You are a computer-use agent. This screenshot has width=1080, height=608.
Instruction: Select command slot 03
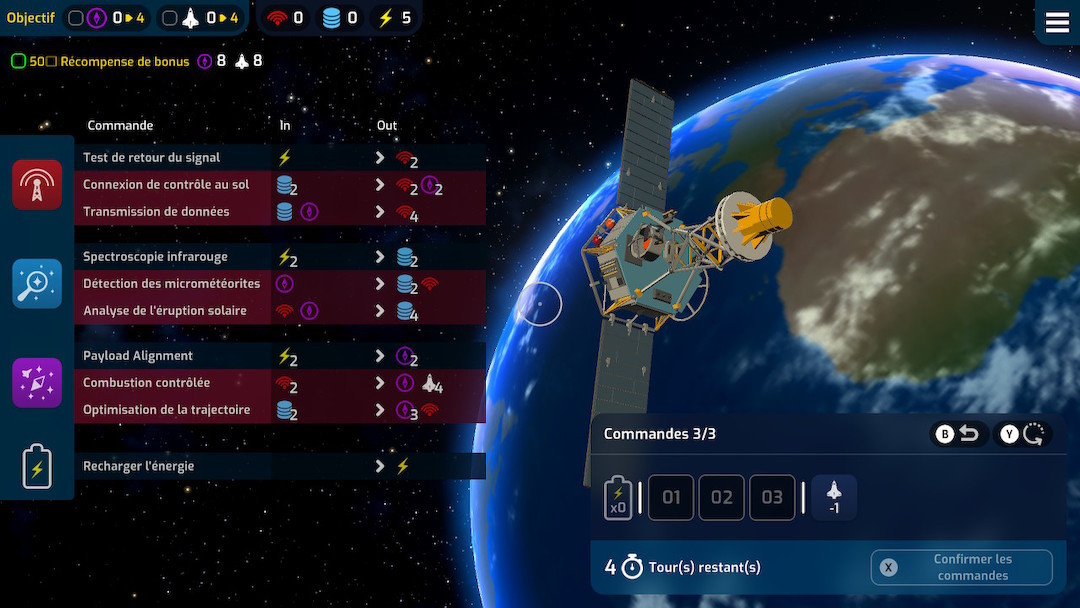click(x=773, y=497)
